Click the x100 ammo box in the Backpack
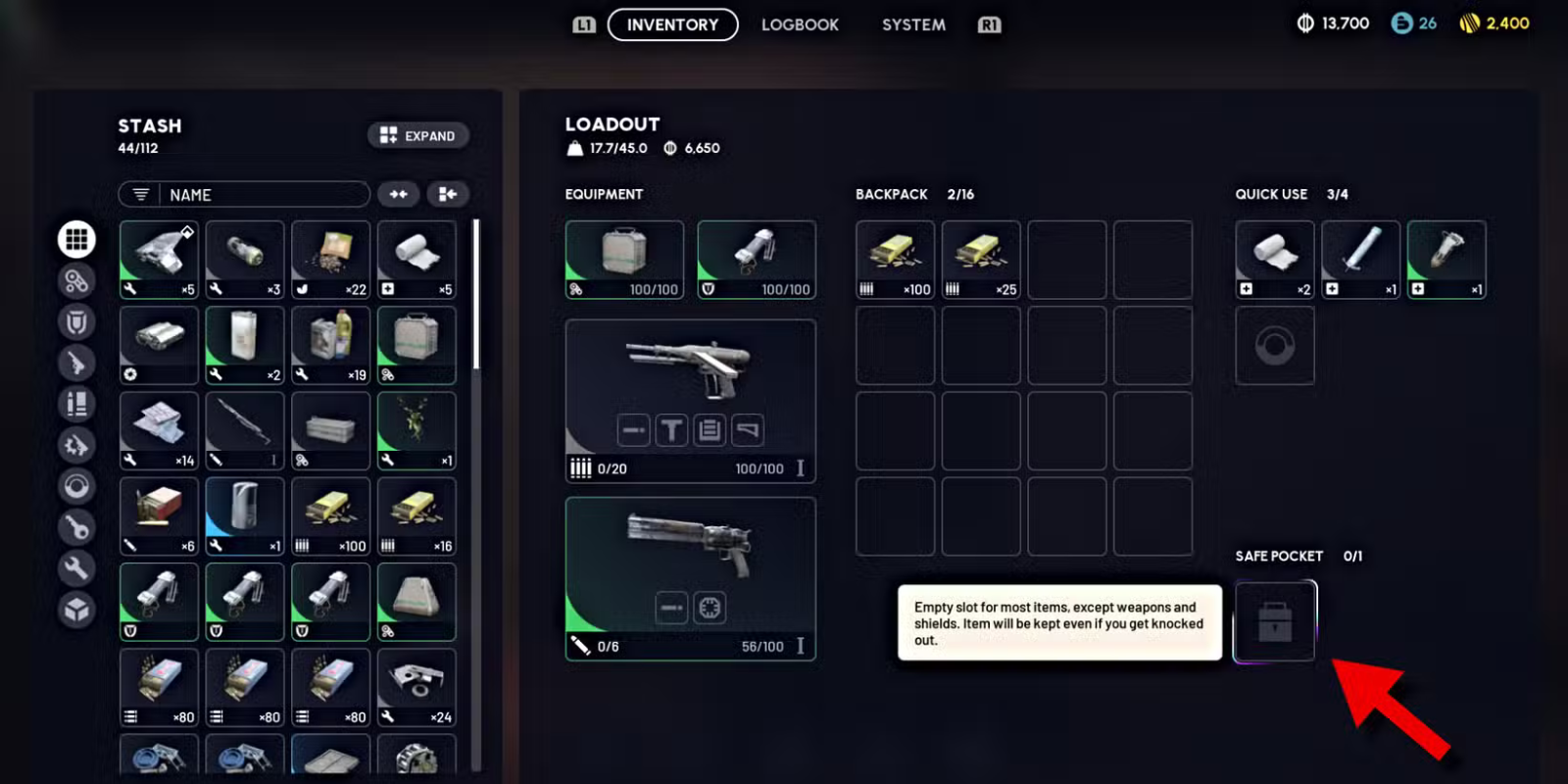Screen dimensions: 1568x784 (x=894, y=257)
